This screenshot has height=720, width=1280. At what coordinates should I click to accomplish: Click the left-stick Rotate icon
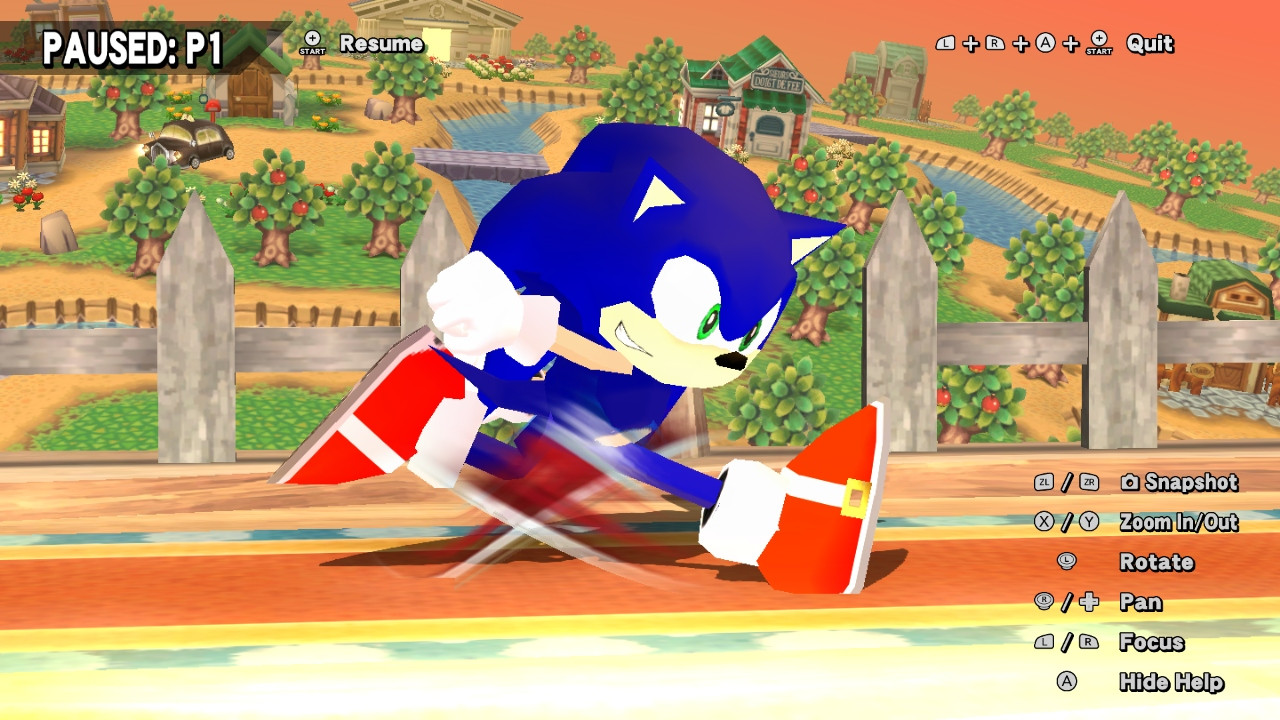pos(1066,561)
